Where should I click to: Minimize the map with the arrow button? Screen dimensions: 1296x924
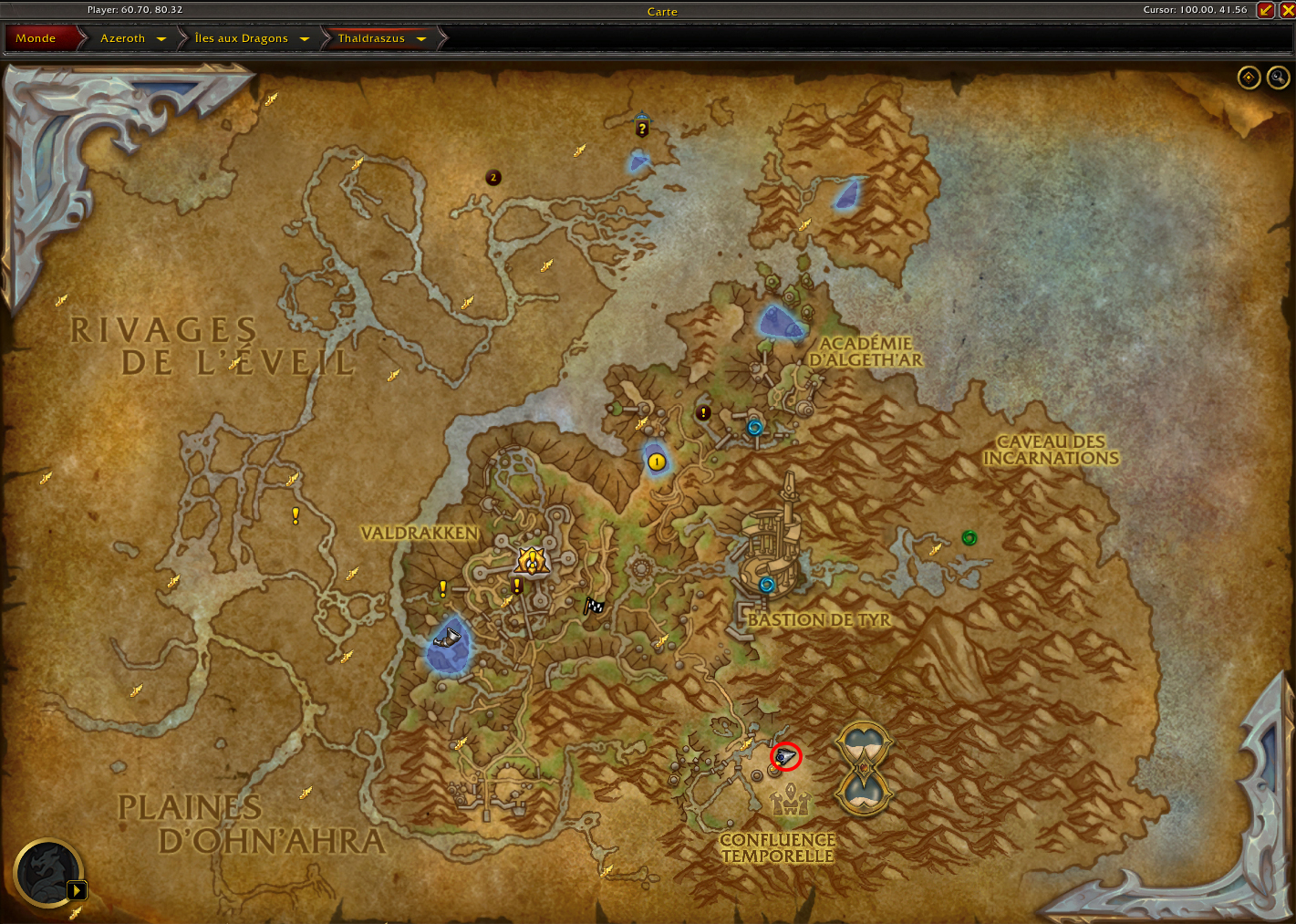point(1265,10)
